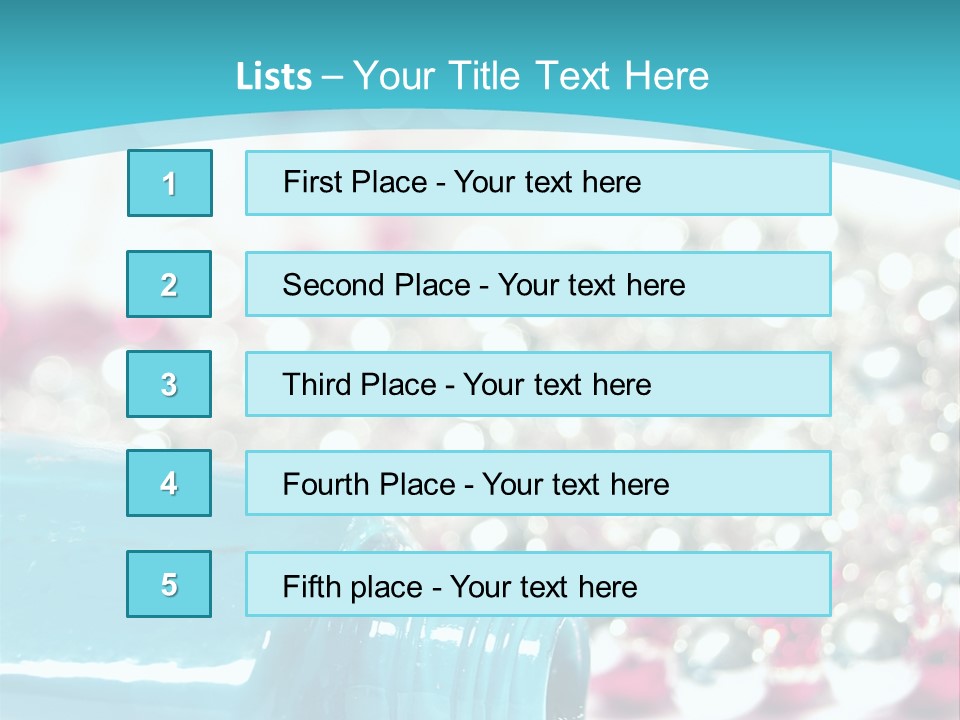Choose the Fourth Place text row
960x720 pixels.
click(538, 483)
